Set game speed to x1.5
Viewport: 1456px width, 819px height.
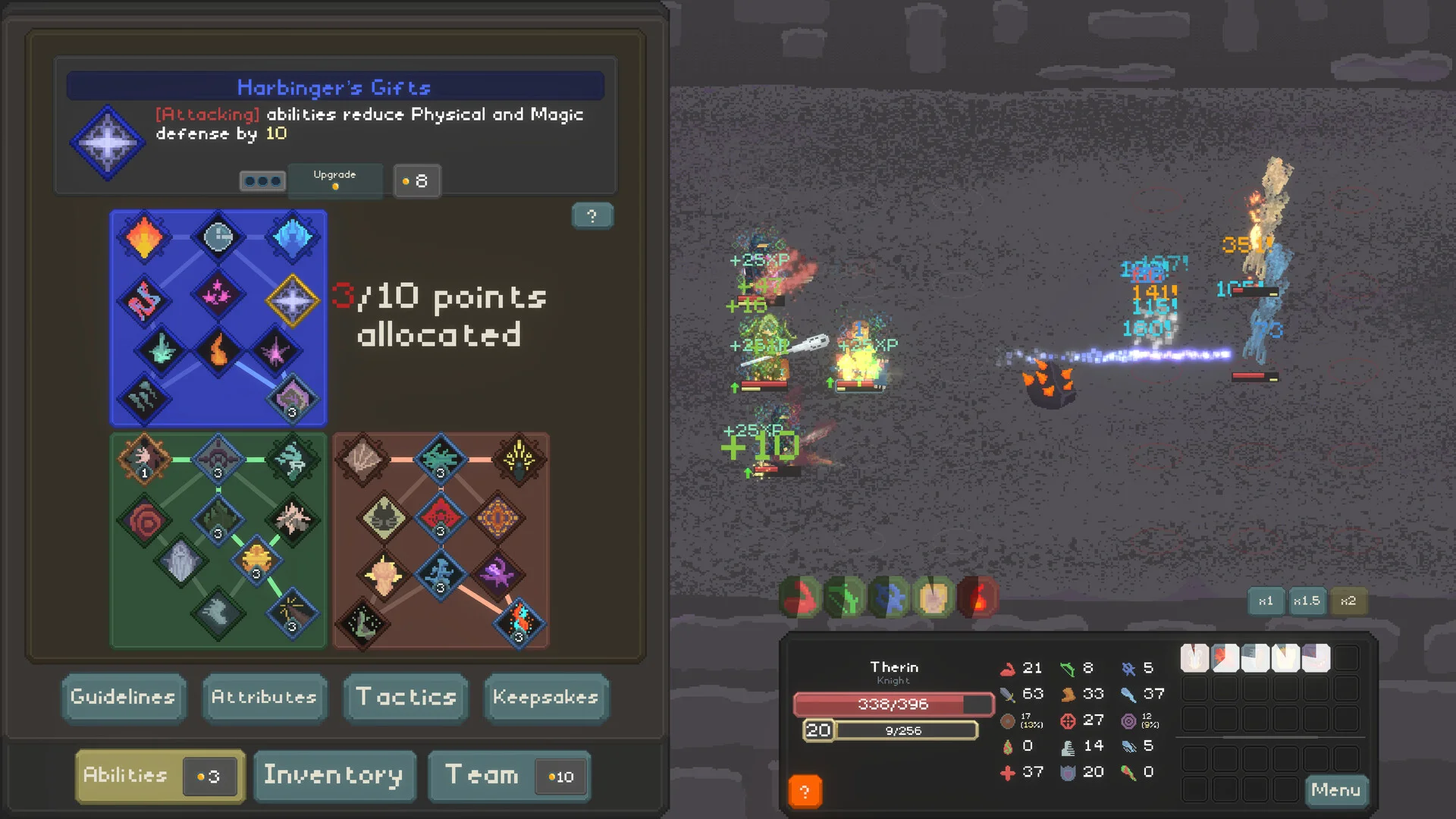(x=1307, y=601)
